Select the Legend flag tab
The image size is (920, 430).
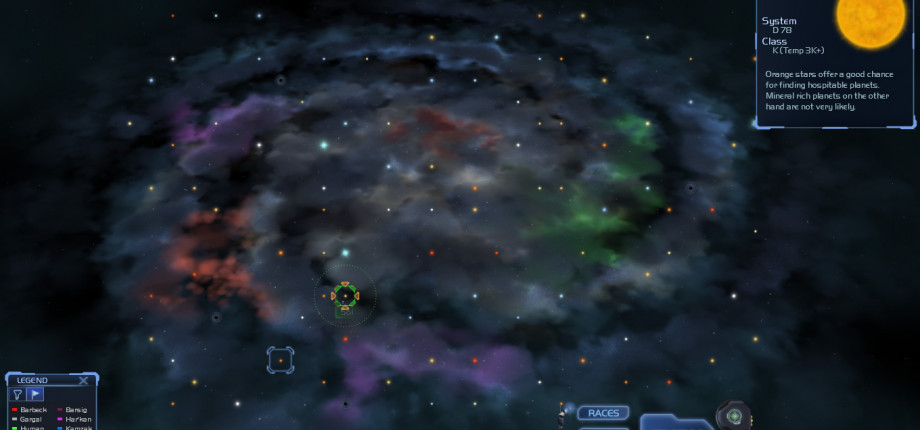35,394
